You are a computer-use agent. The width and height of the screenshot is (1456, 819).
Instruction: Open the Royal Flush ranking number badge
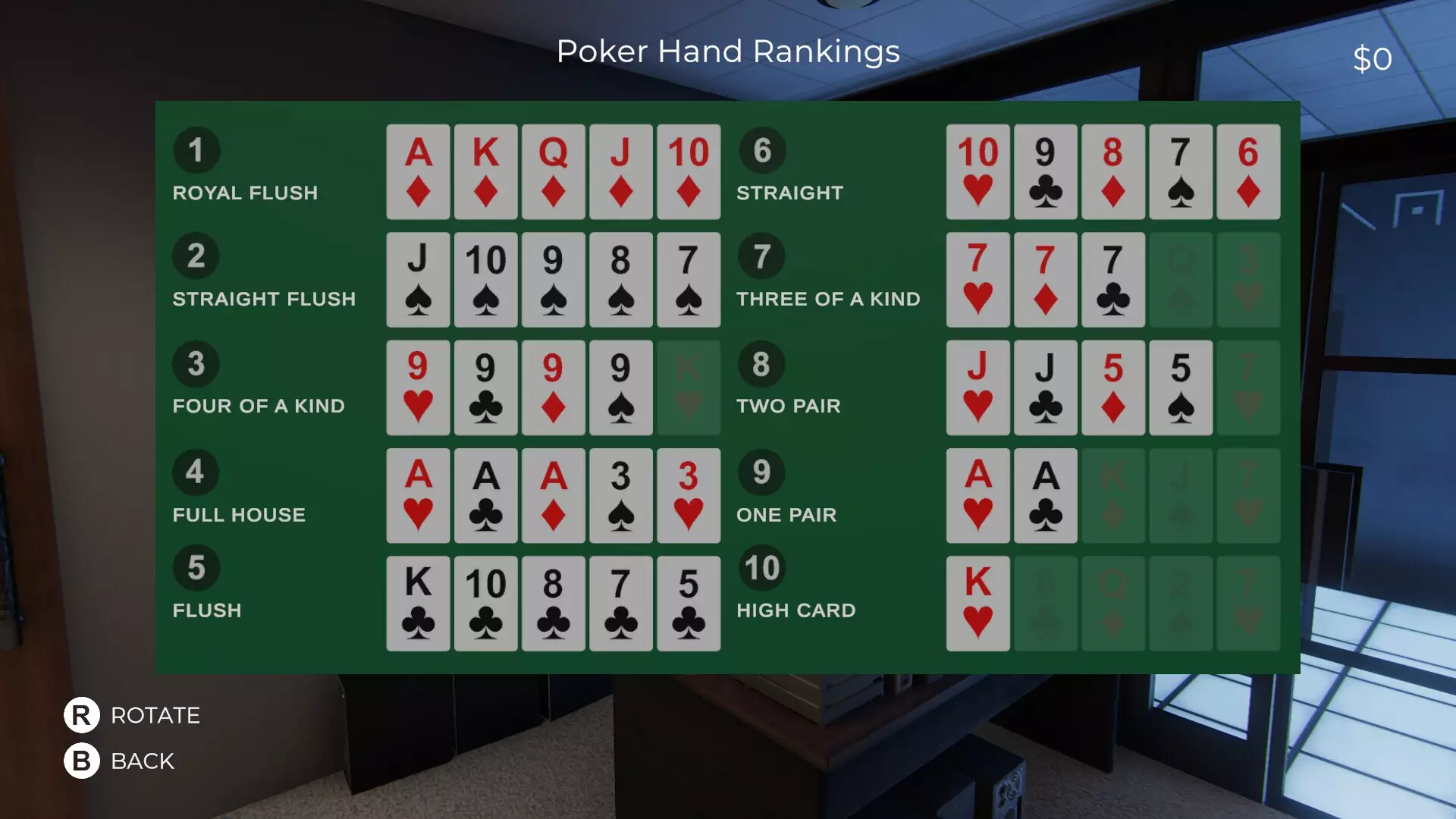196,150
